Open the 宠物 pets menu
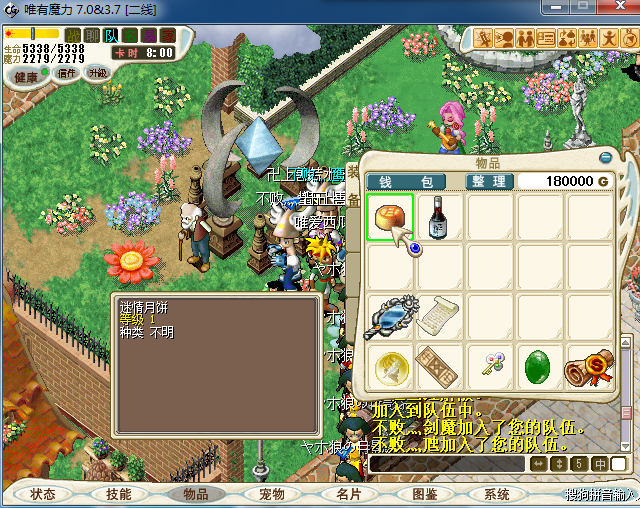 (271, 494)
